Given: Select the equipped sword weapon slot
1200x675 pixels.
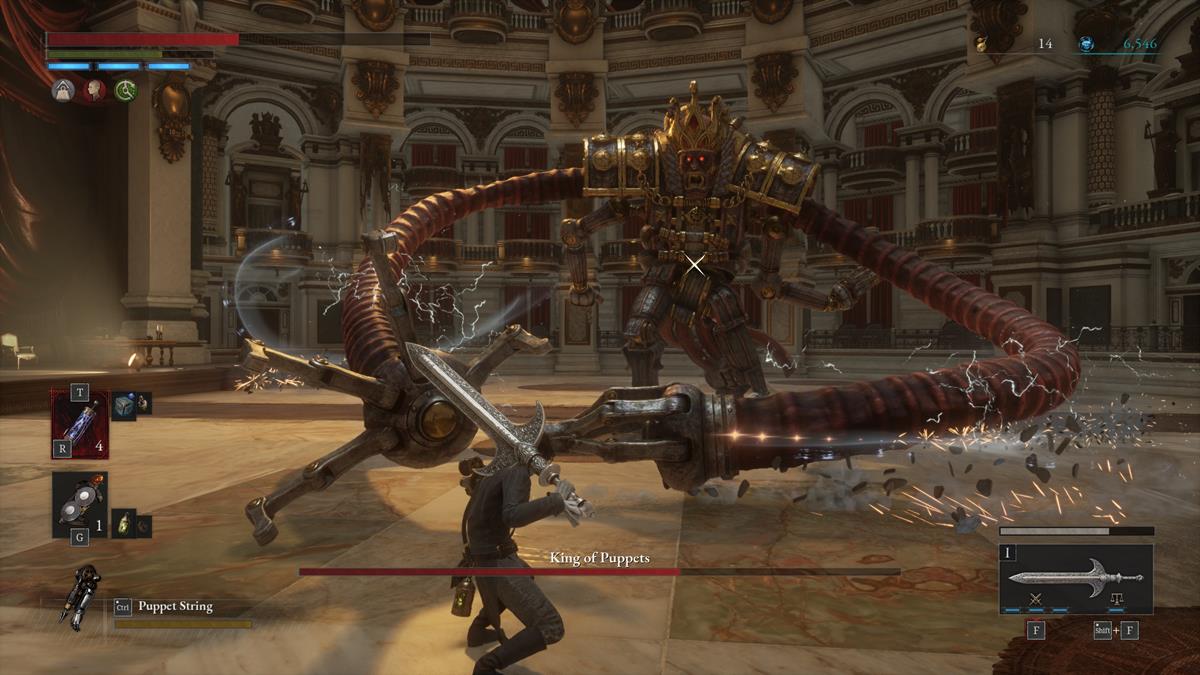Looking at the screenshot, I should pyautogui.click(x=1075, y=578).
